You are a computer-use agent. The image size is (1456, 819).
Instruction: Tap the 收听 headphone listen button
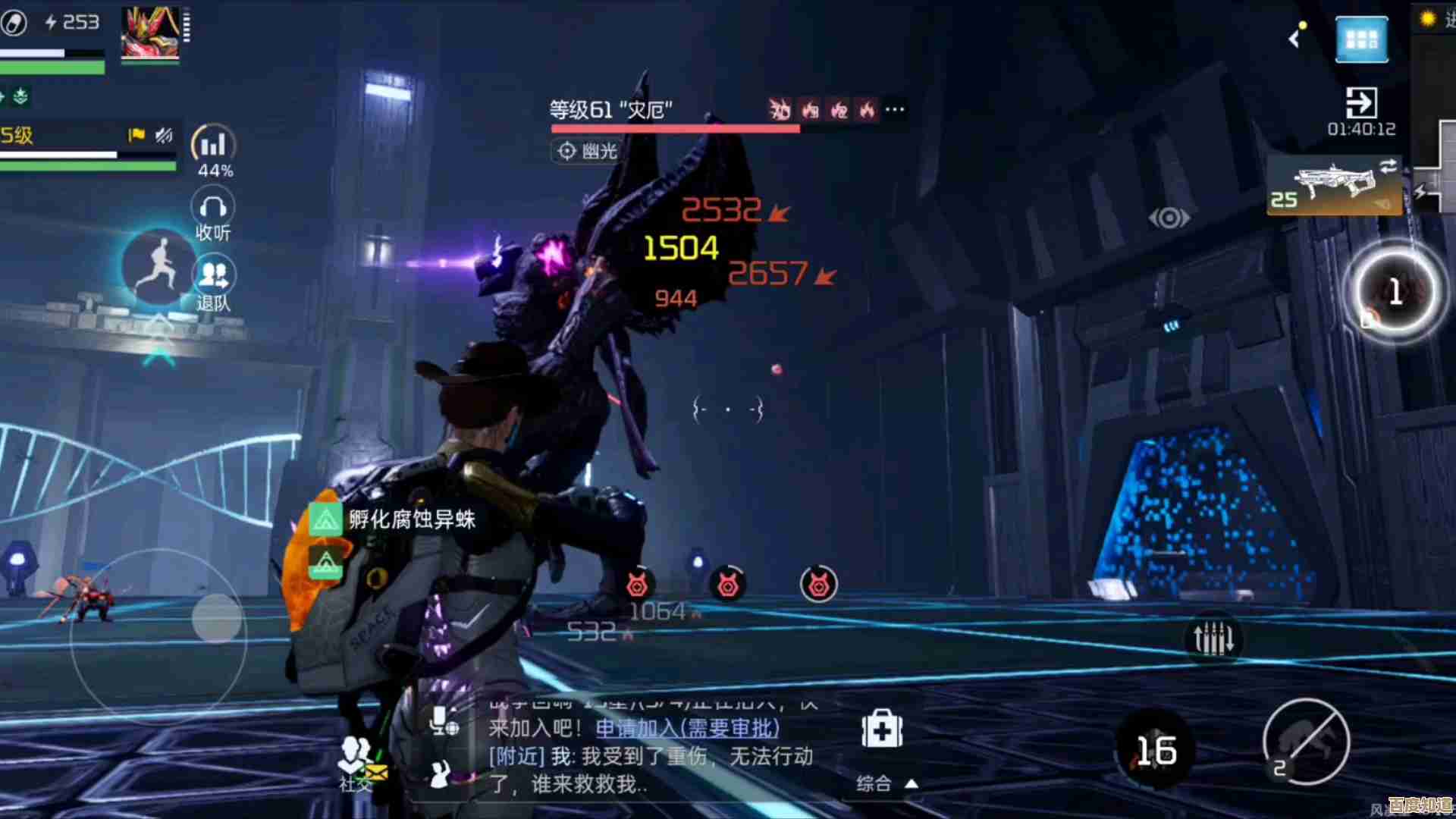(213, 215)
